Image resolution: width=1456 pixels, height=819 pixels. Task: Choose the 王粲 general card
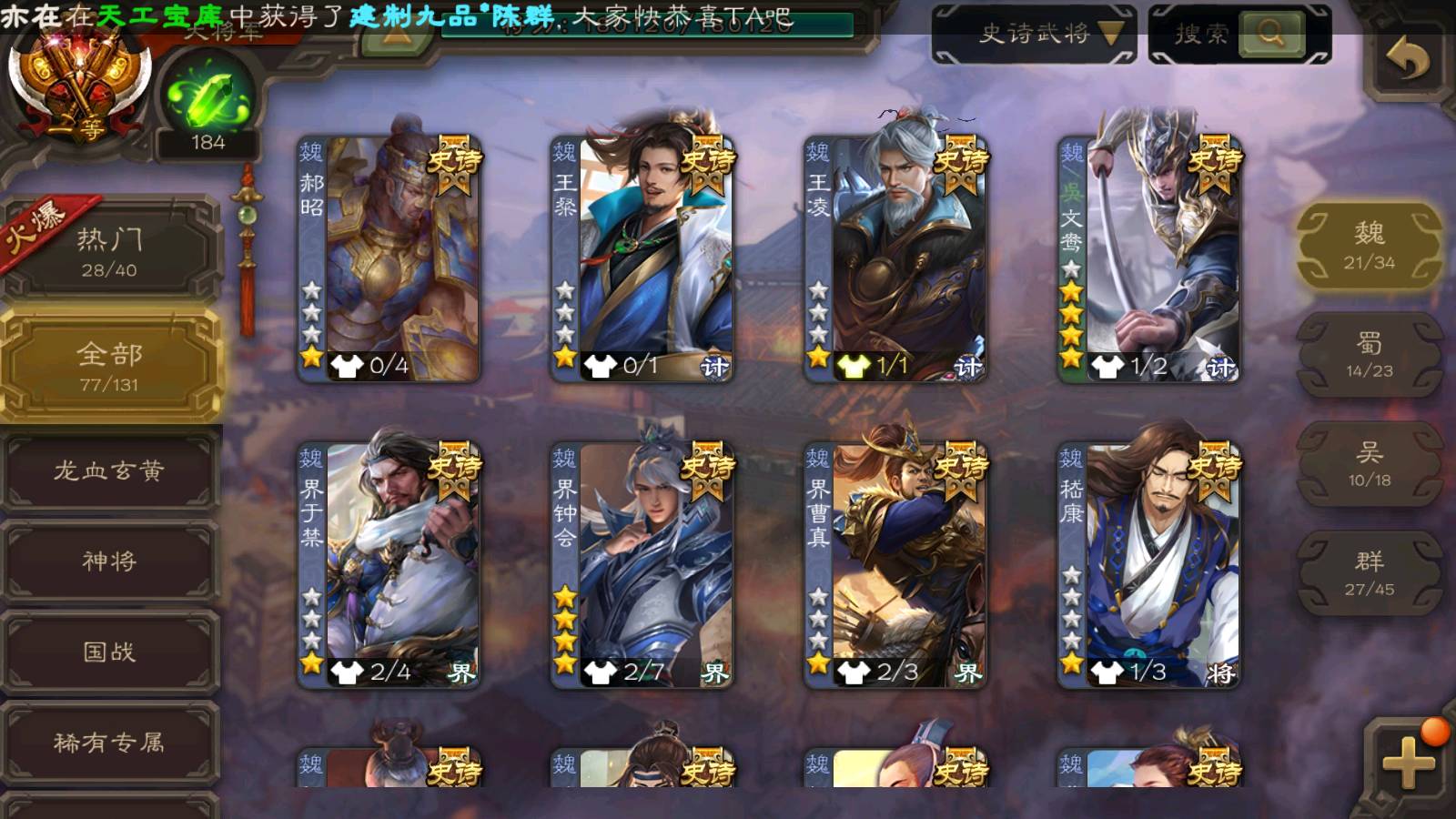[x=642, y=259]
